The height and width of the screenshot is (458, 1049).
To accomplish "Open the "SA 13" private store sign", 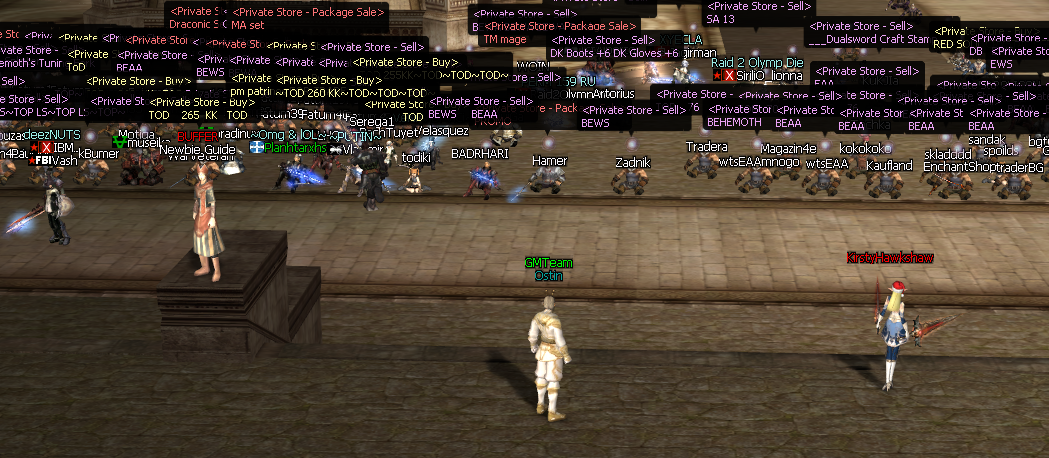I will pyautogui.click(x=757, y=12).
